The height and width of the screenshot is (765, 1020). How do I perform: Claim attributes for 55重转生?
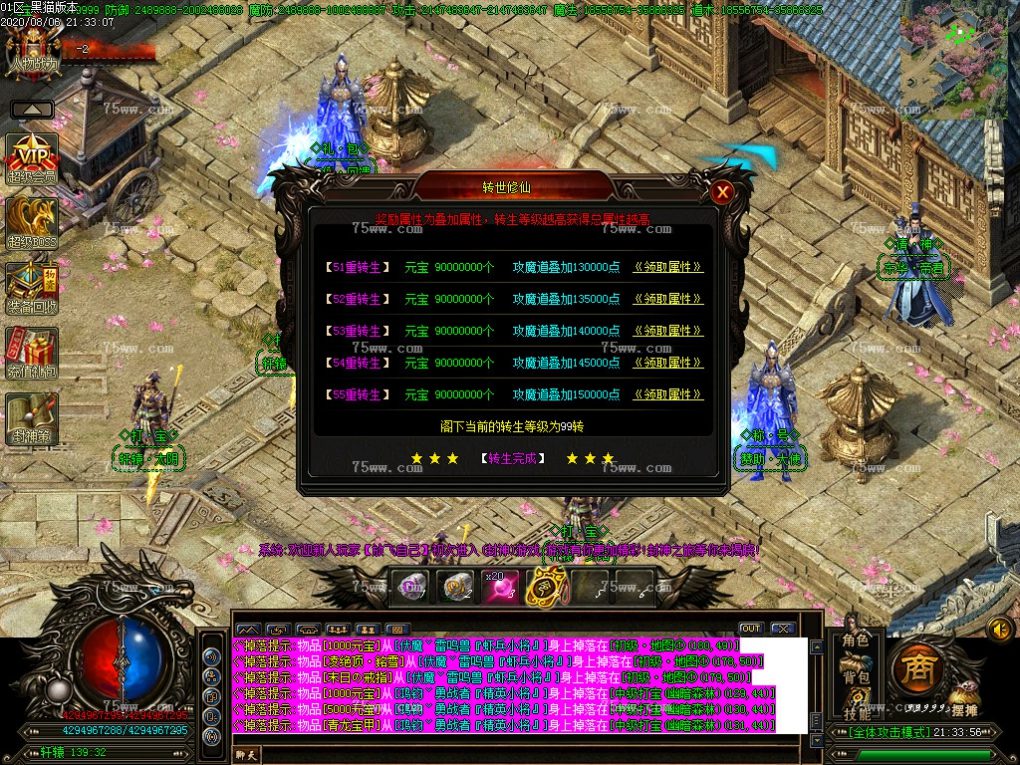pyautogui.click(x=667, y=395)
